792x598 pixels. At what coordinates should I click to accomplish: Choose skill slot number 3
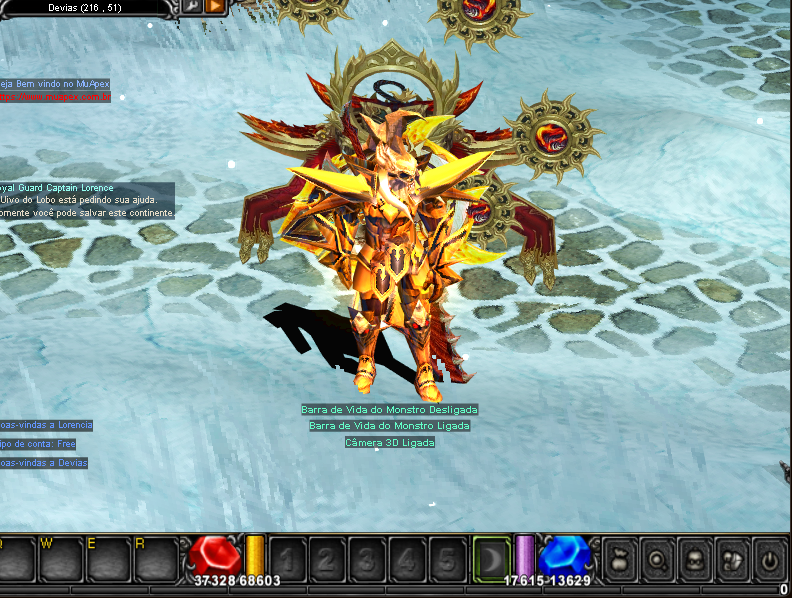pyautogui.click(x=367, y=558)
